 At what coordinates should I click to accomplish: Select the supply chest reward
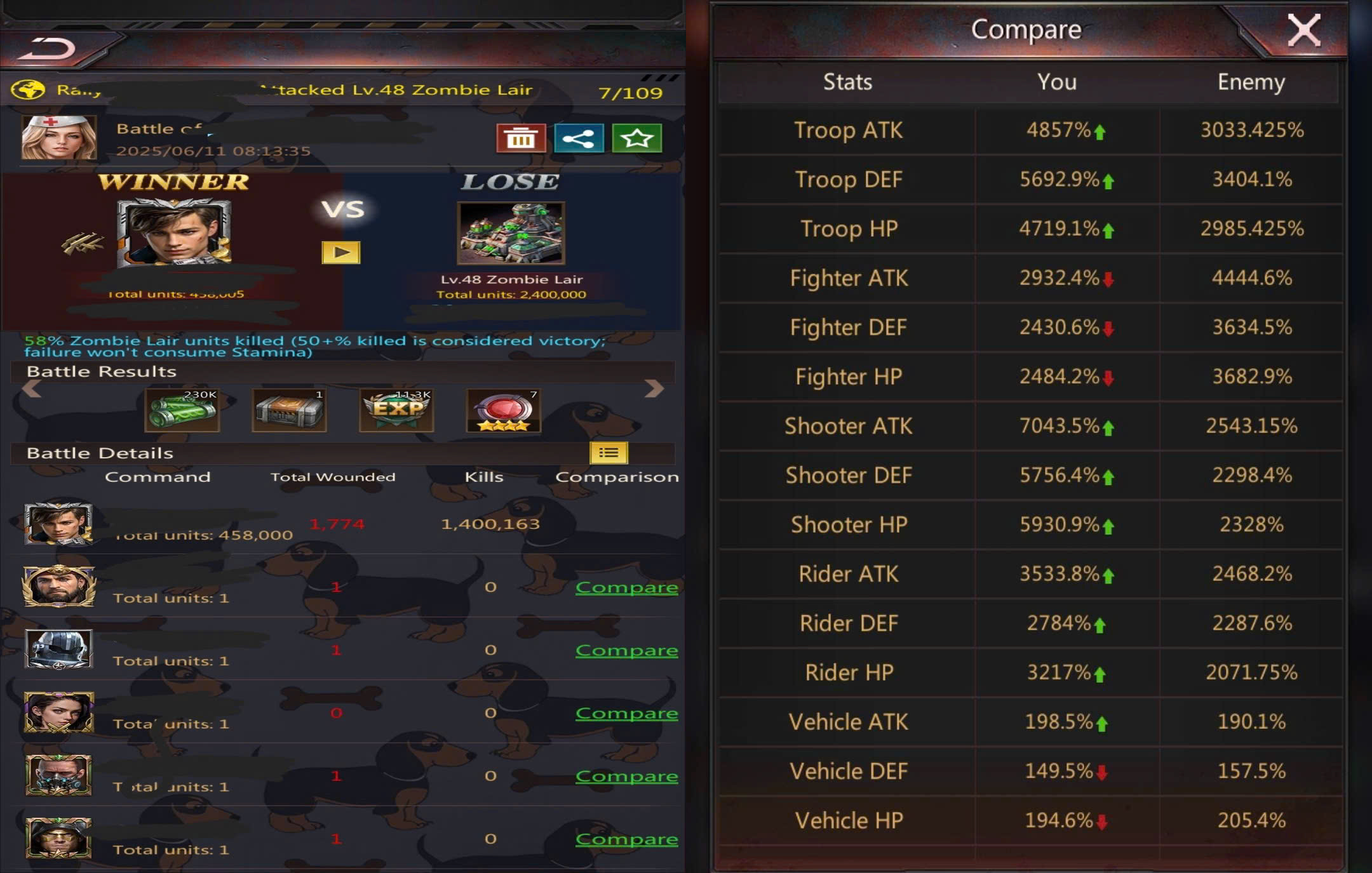tap(290, 410)
